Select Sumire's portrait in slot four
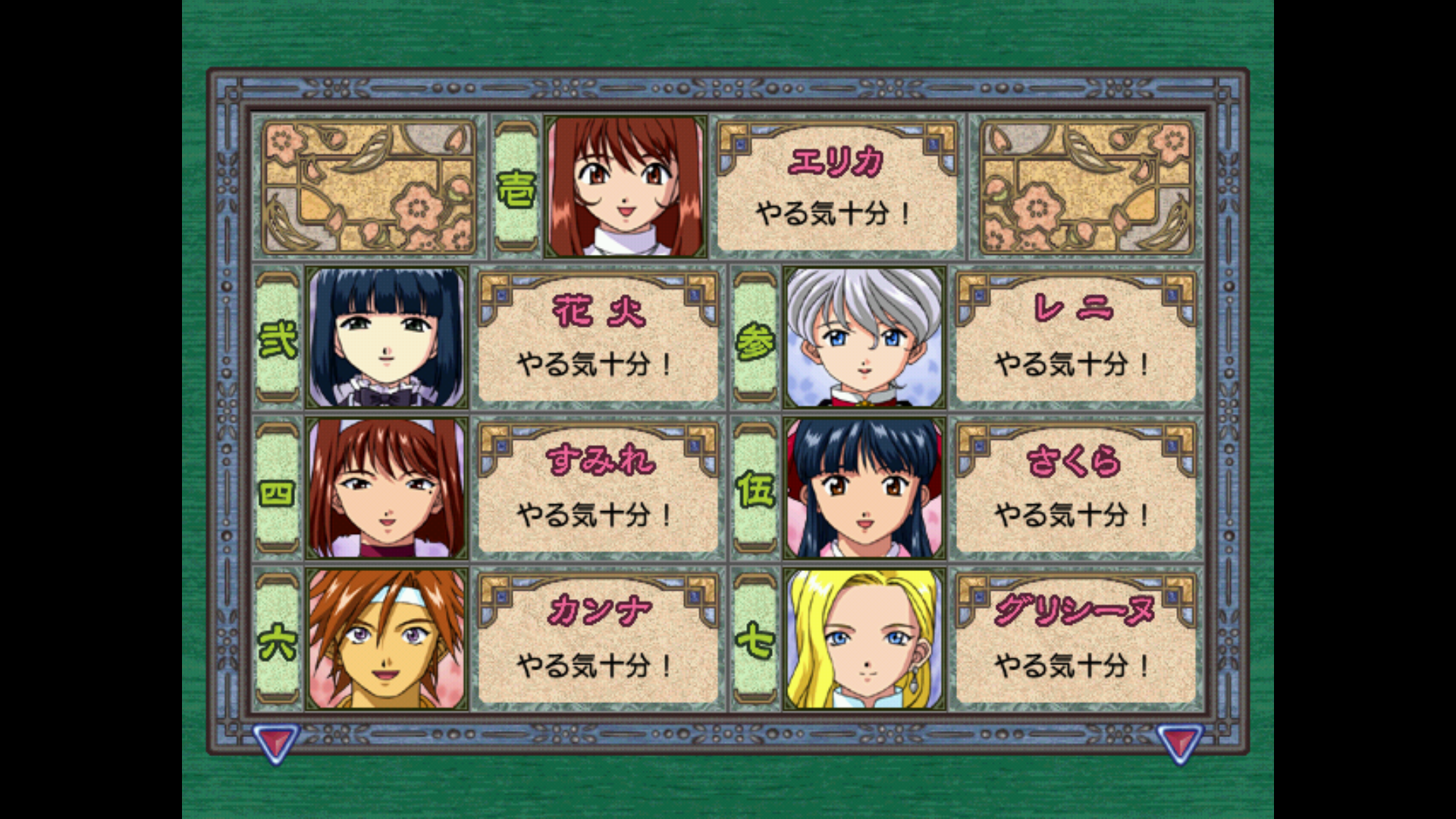Screen dimensions: 1456x819 [386, 488]
